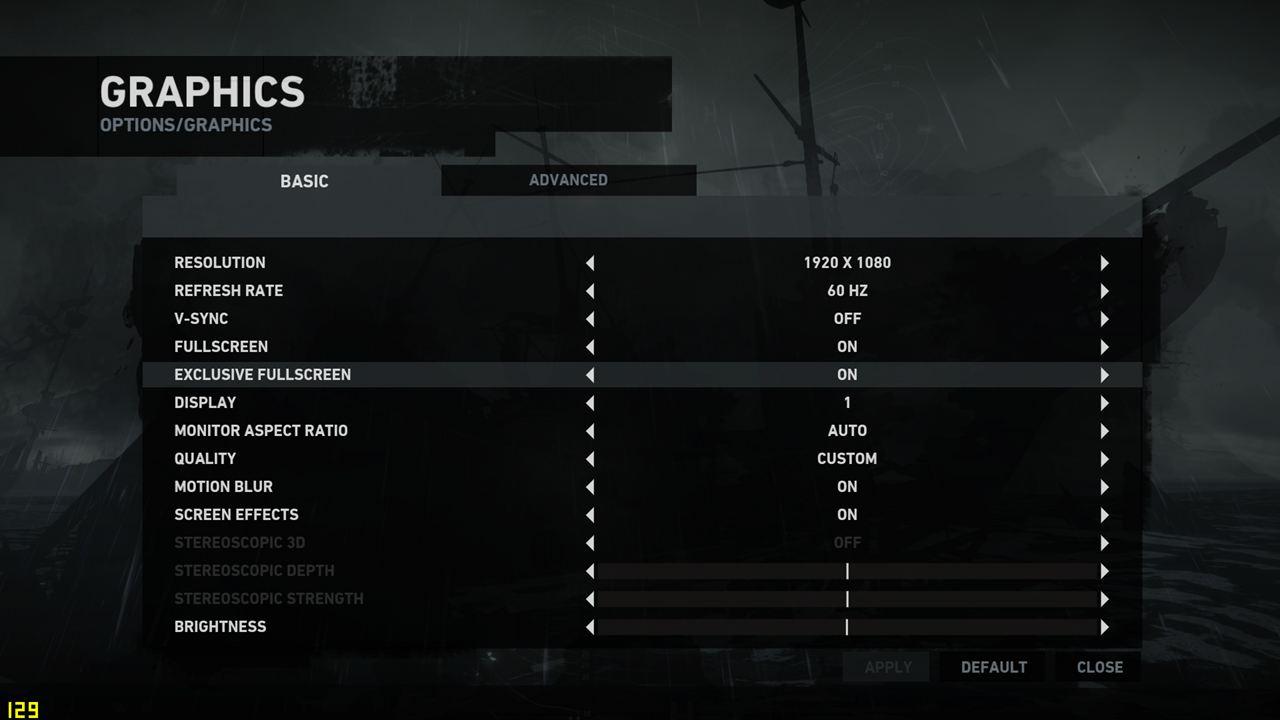Switch to the Advanced tab
The height and width of the screenshot is (720, 1280).
[x=568, y=180]
